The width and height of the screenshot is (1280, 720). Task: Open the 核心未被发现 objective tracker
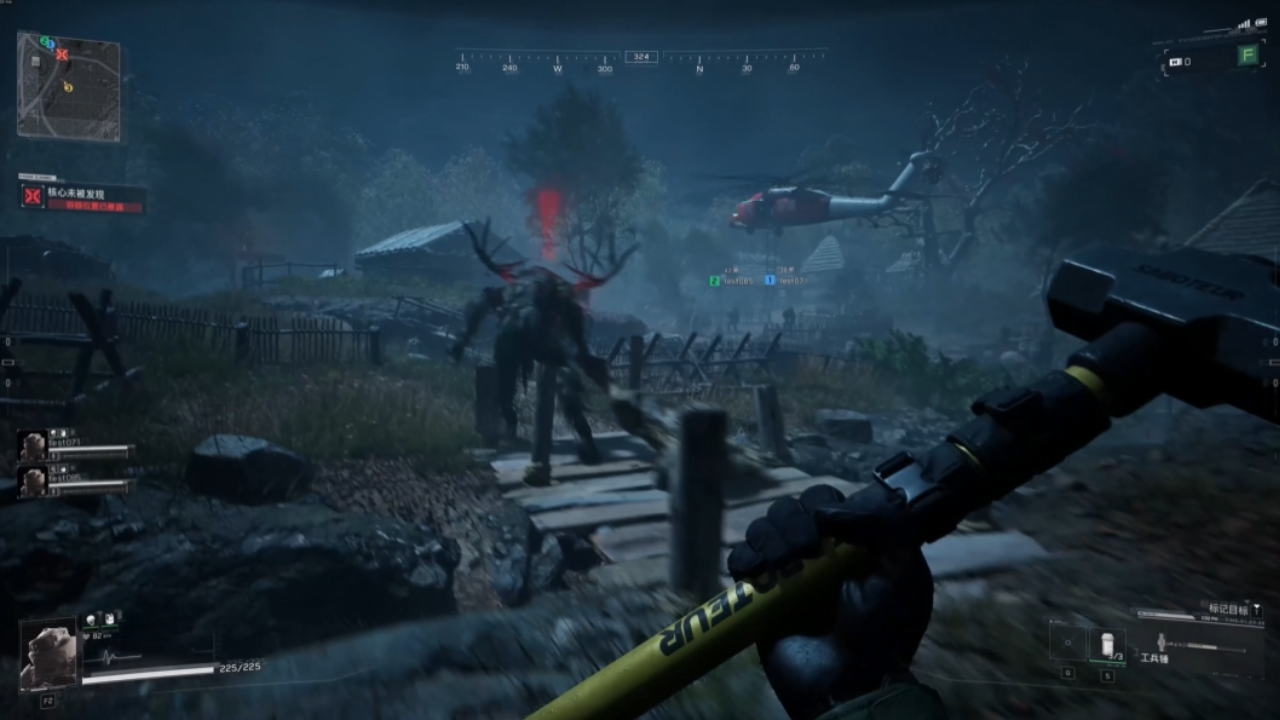coord(83,197)
